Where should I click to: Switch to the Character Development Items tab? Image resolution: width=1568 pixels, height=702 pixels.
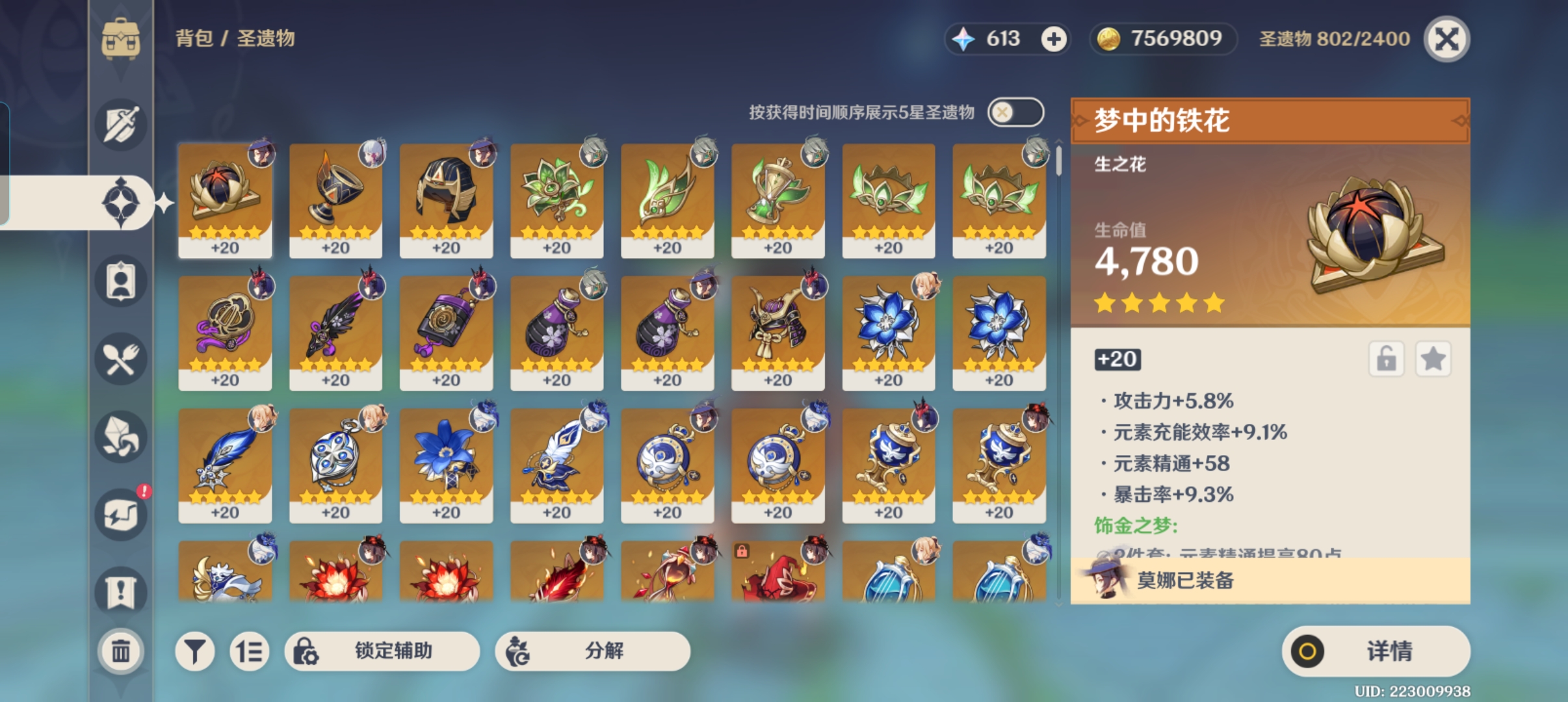(x=121, y=281)
